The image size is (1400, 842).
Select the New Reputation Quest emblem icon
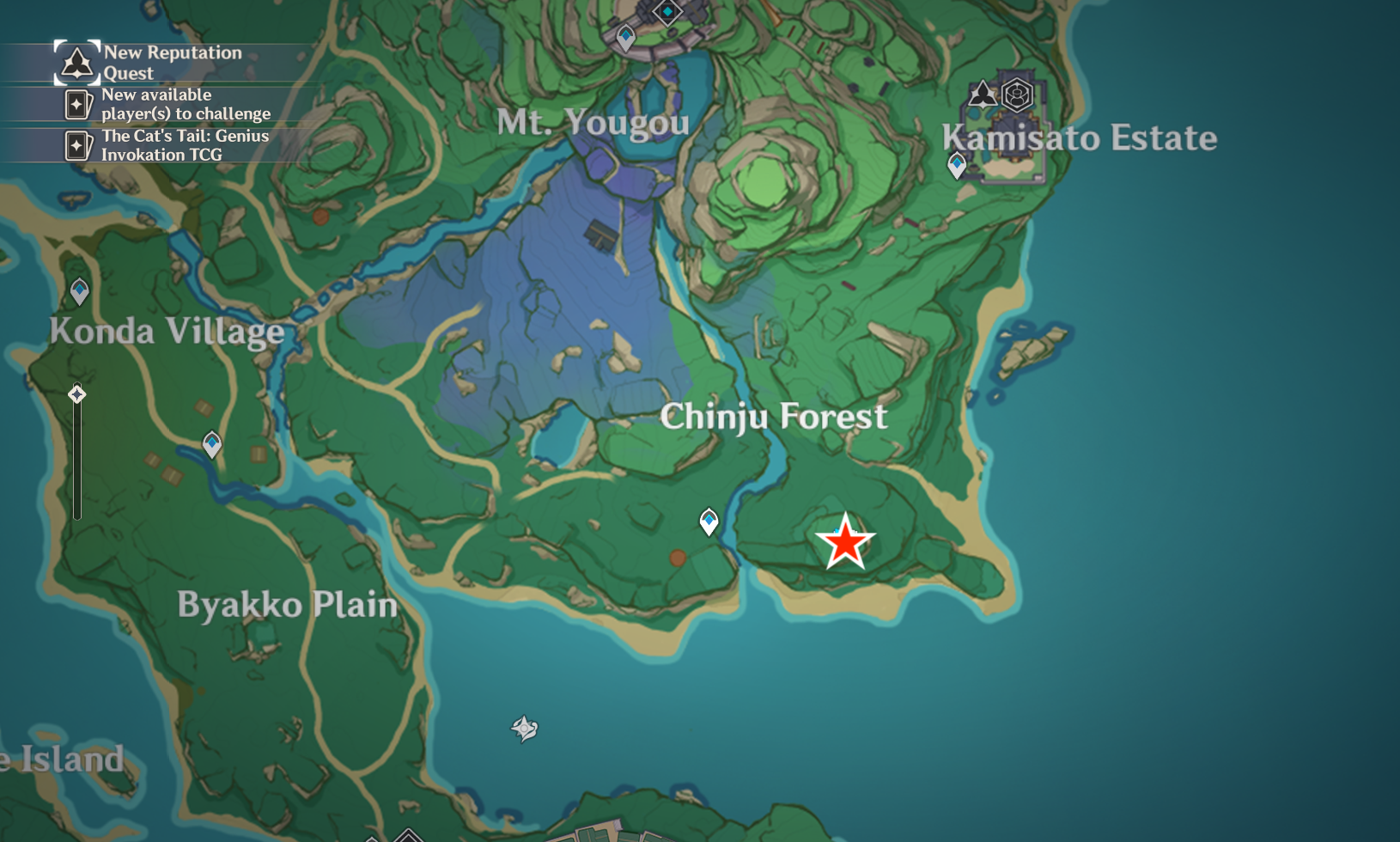click(76, 62)
